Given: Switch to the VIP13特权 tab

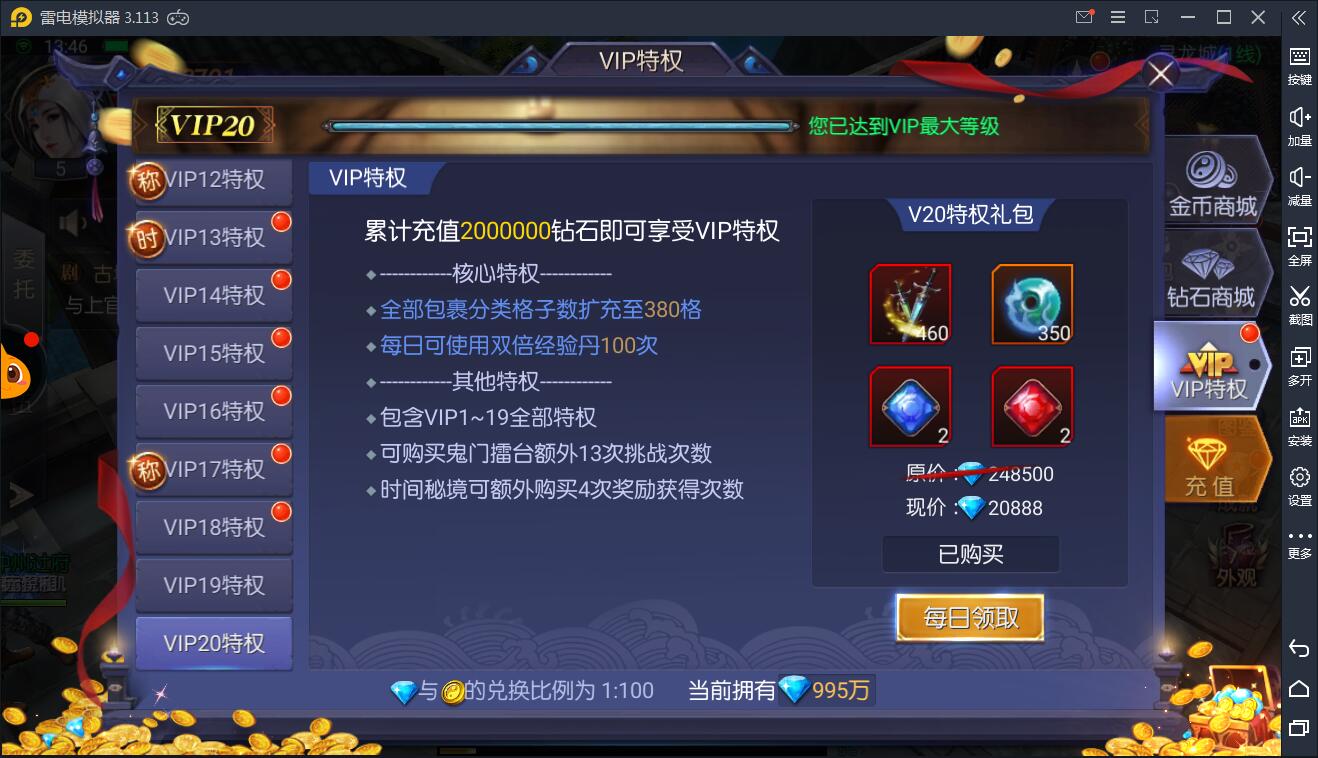Looking at the screenshot, I should point(218,236).
